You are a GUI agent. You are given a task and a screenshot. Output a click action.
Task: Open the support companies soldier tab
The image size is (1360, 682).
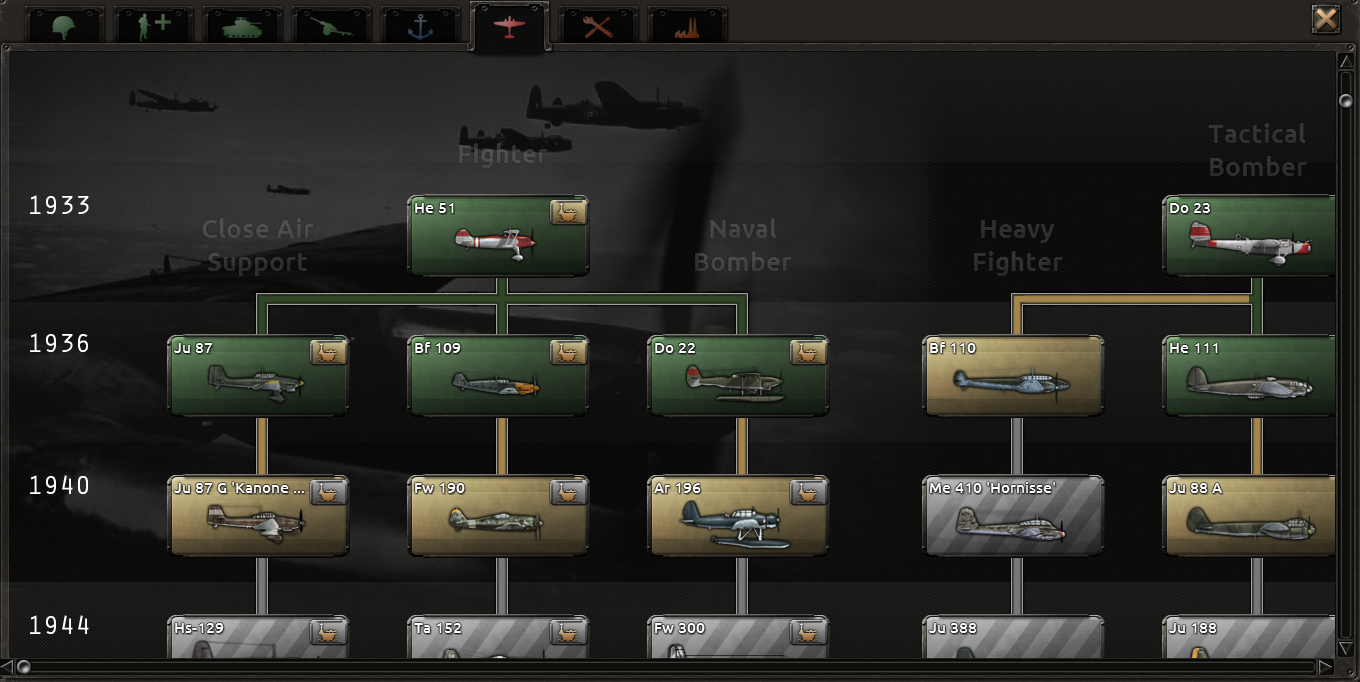tap(153, 25)
